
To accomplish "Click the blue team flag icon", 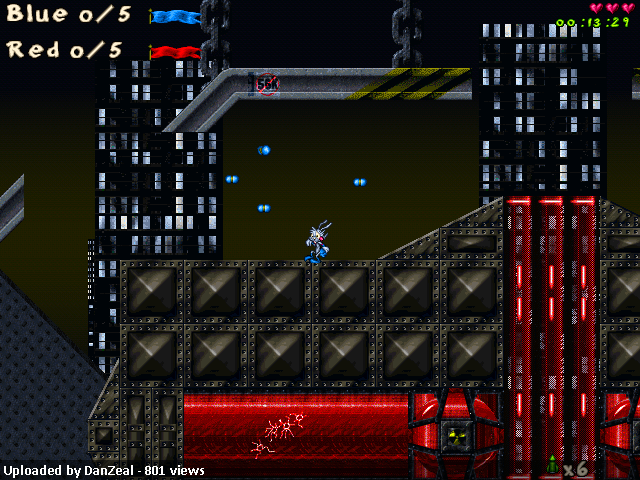I will [x=175, y=17].
